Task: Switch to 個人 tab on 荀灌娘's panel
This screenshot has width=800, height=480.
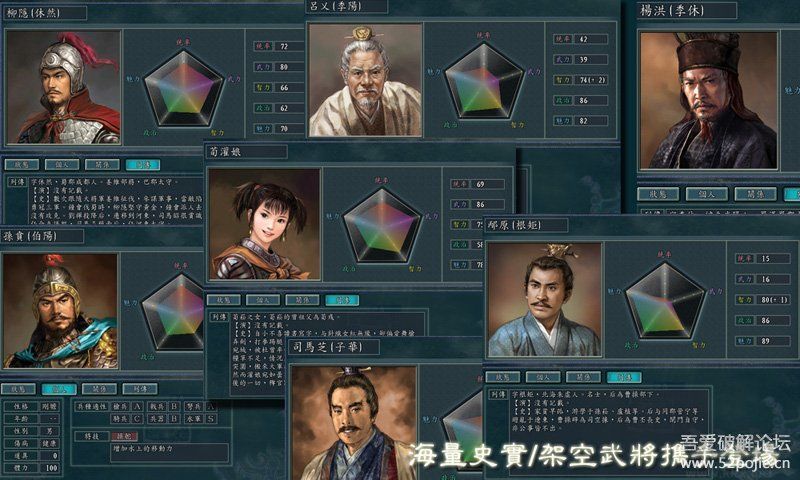Action: pyautogui.click(x=261, y=299)
